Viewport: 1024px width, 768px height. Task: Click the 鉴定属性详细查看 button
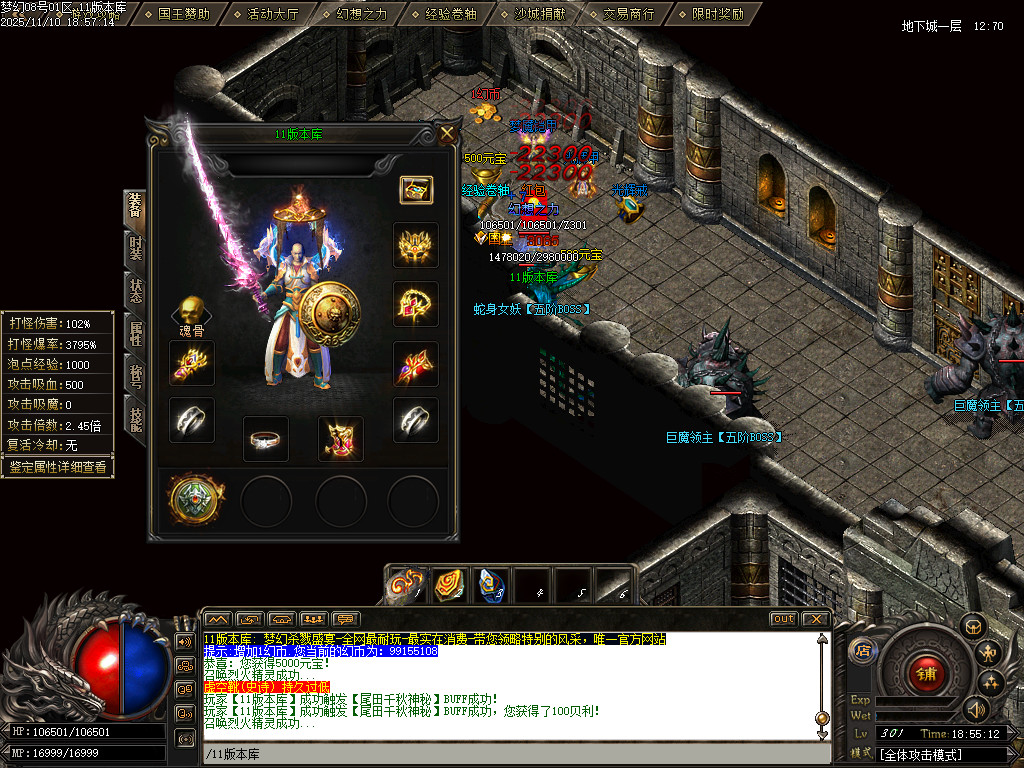click(57, 467)
